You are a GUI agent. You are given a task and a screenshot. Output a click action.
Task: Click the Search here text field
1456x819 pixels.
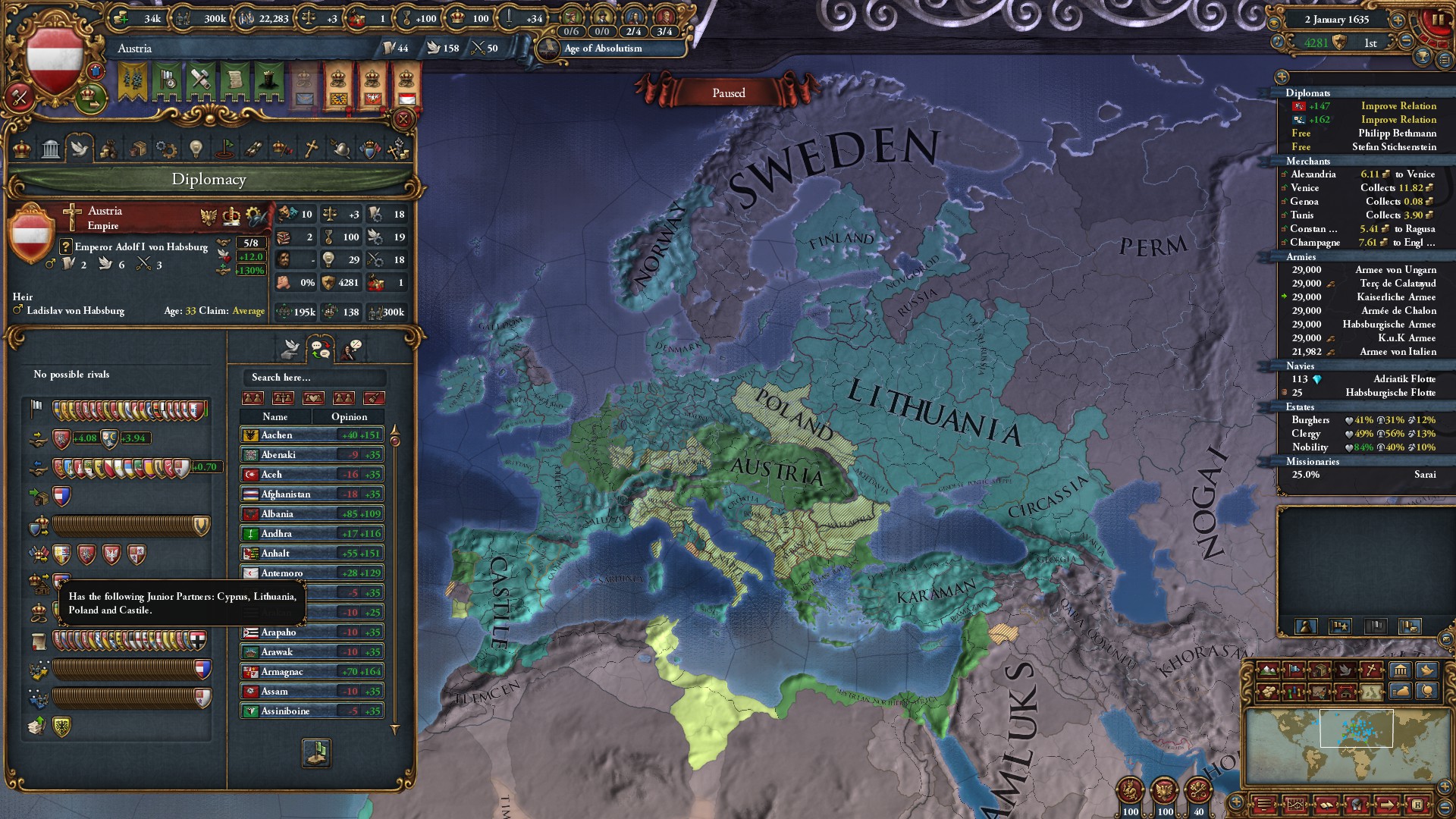(x=312, y=377)
